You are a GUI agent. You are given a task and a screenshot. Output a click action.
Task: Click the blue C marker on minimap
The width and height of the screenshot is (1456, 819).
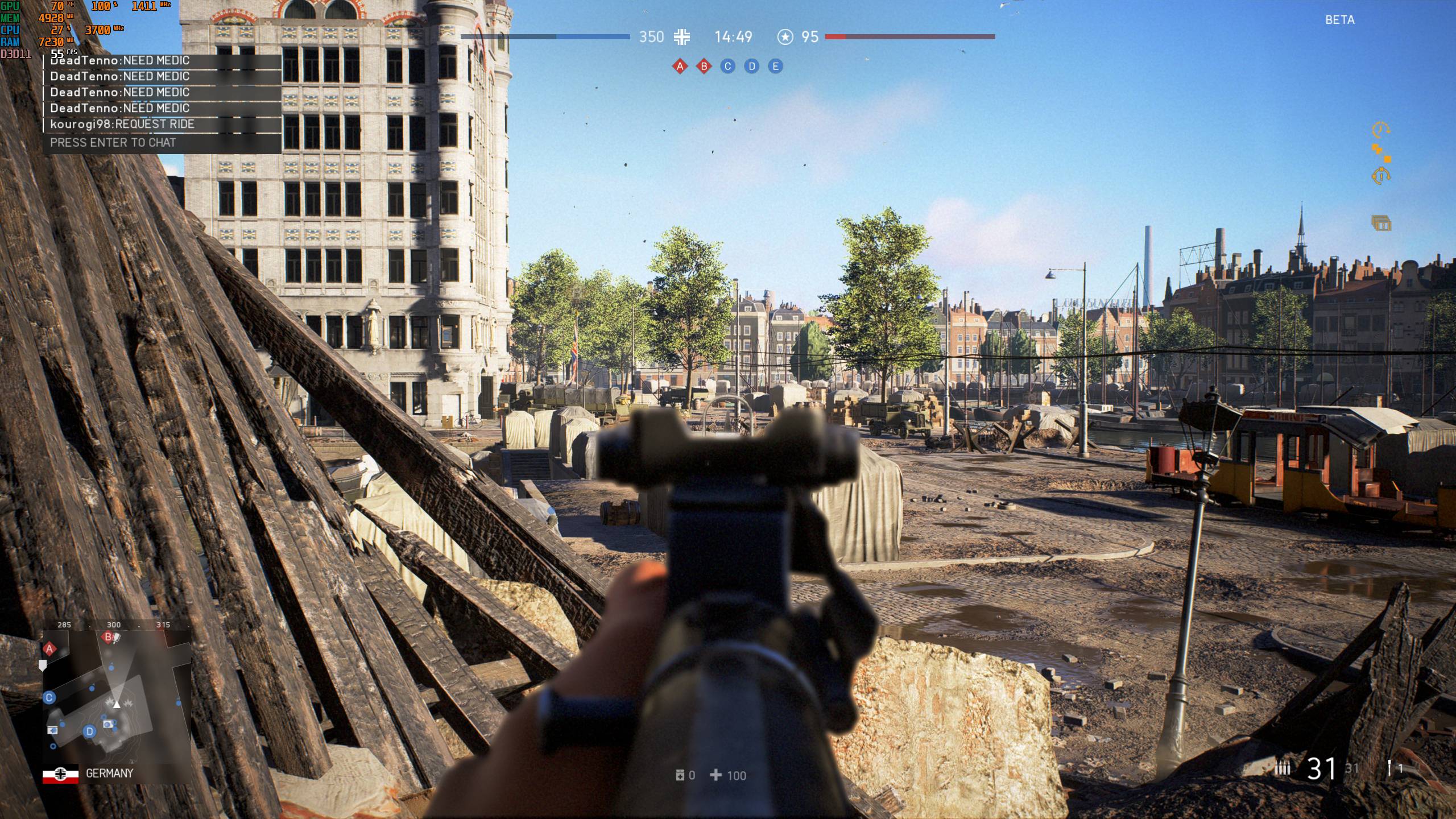pyautogui.click(x=49, y=698)
